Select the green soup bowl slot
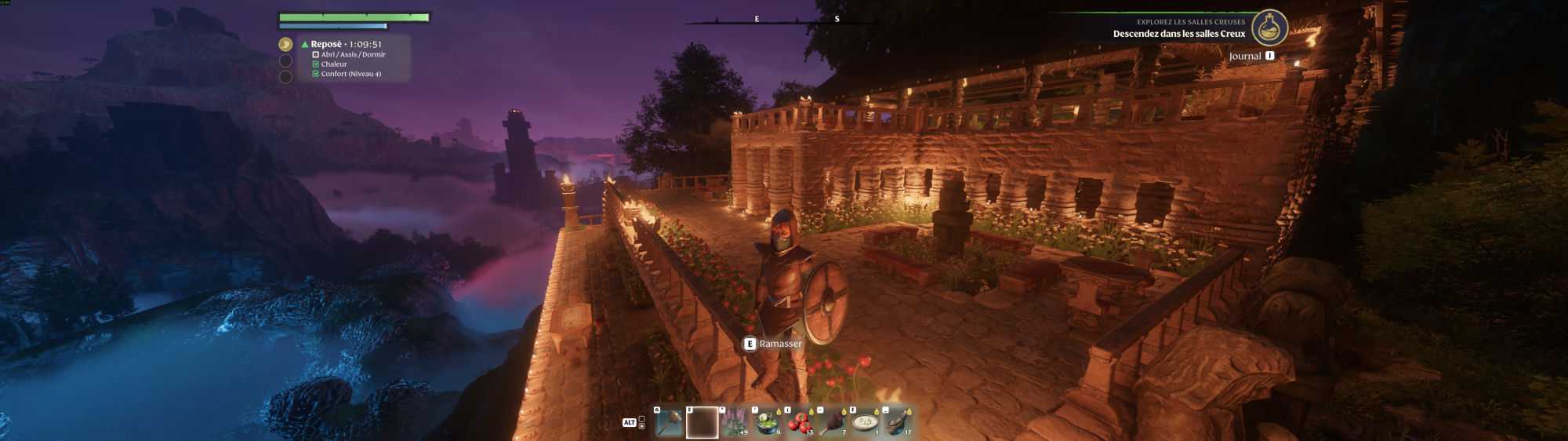 pos(768,423)
